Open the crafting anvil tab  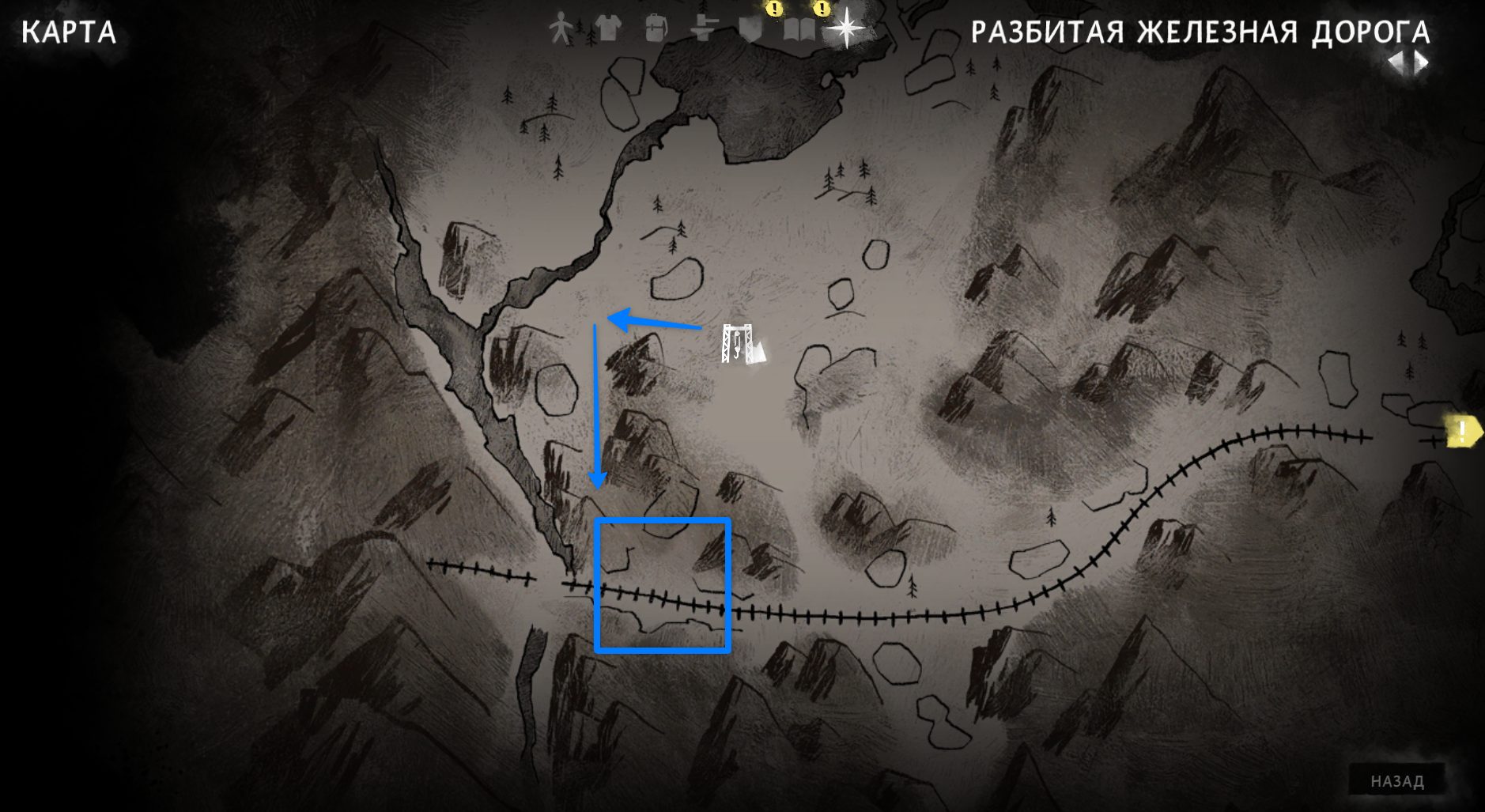click(x=702, y=30)
